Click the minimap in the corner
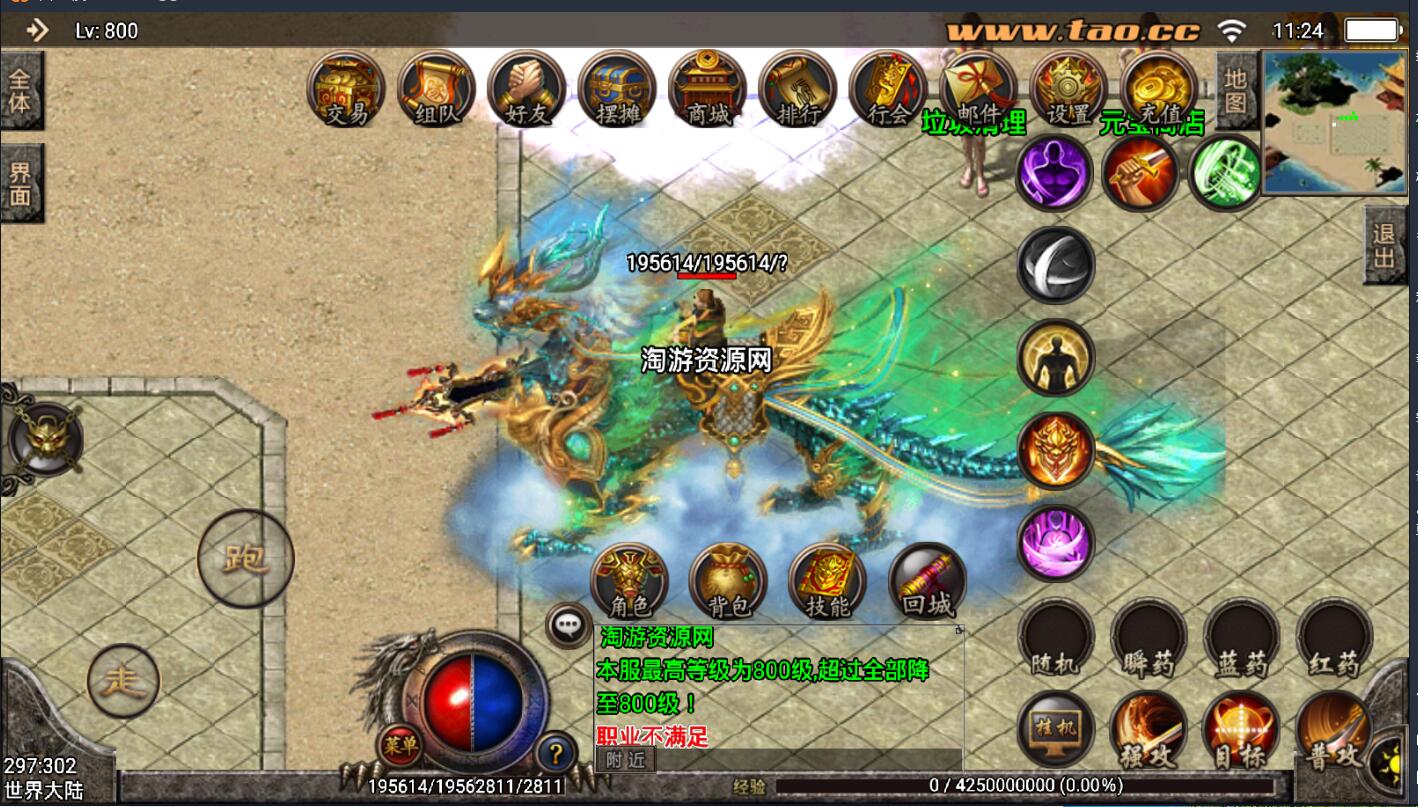The image size is (1418, 807). [x=1334, y=121]
